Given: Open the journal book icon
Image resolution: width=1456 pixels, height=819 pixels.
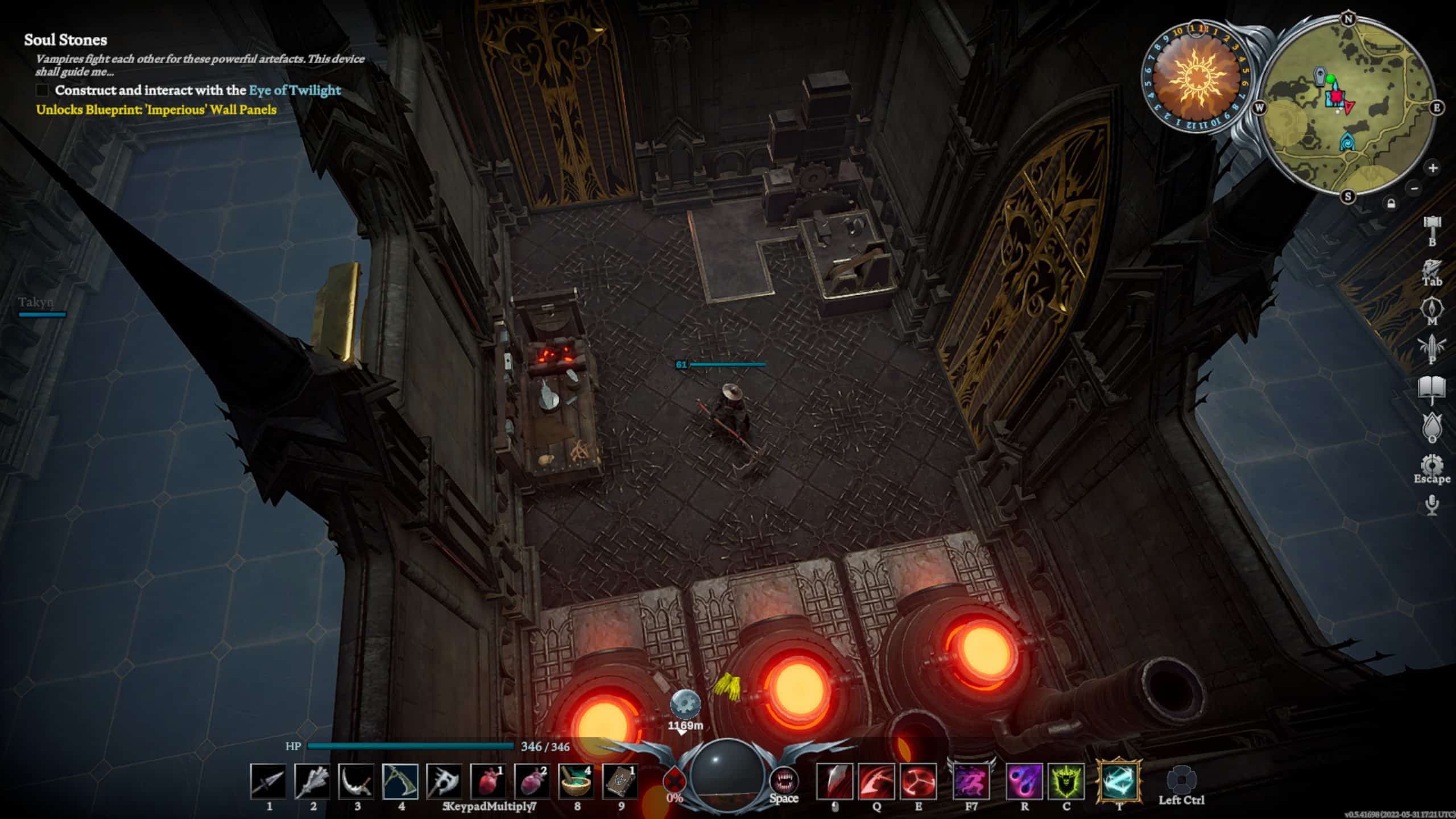Looking at the screenshot, I should [1432, 389].
